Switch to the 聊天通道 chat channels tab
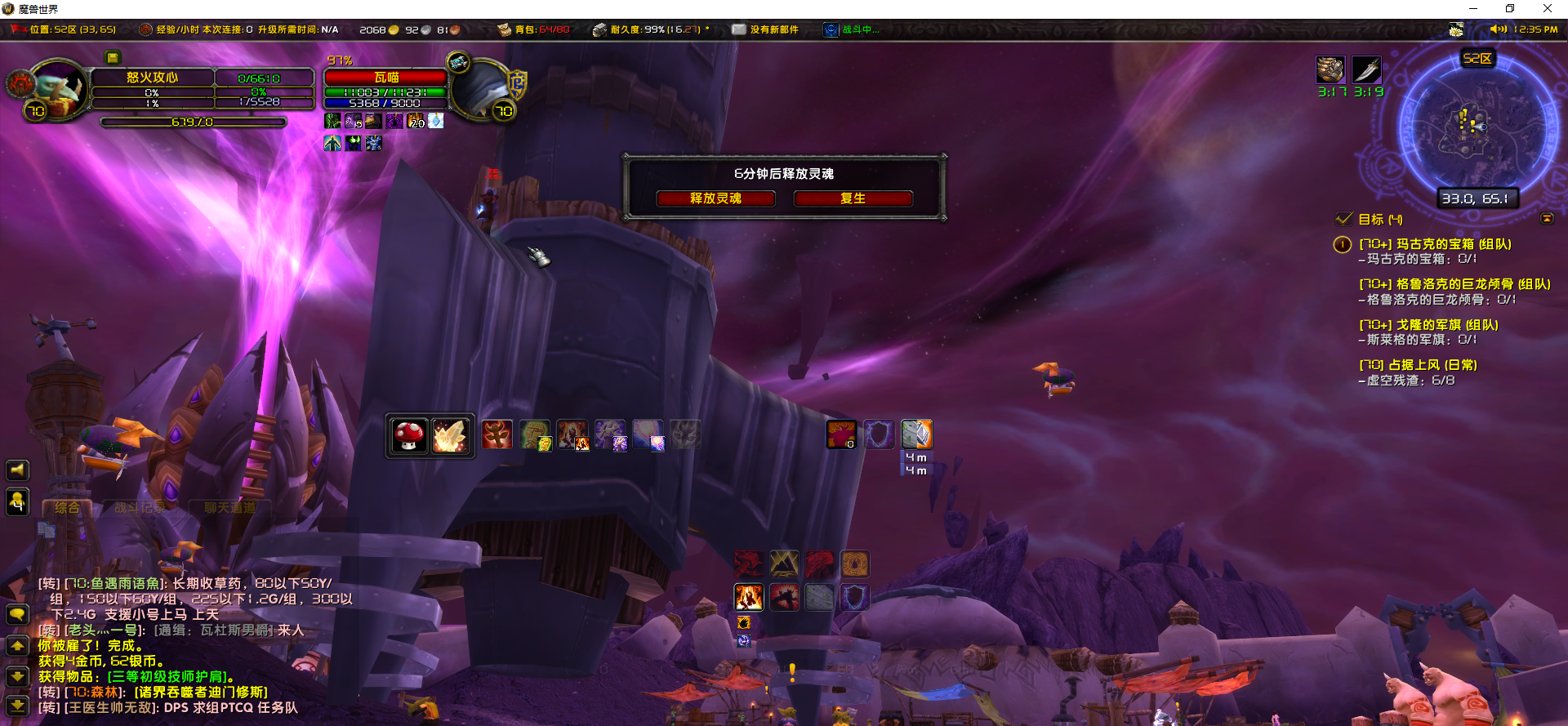The height and width of the screenshot is (726, 1568). (x=229, y=508)
